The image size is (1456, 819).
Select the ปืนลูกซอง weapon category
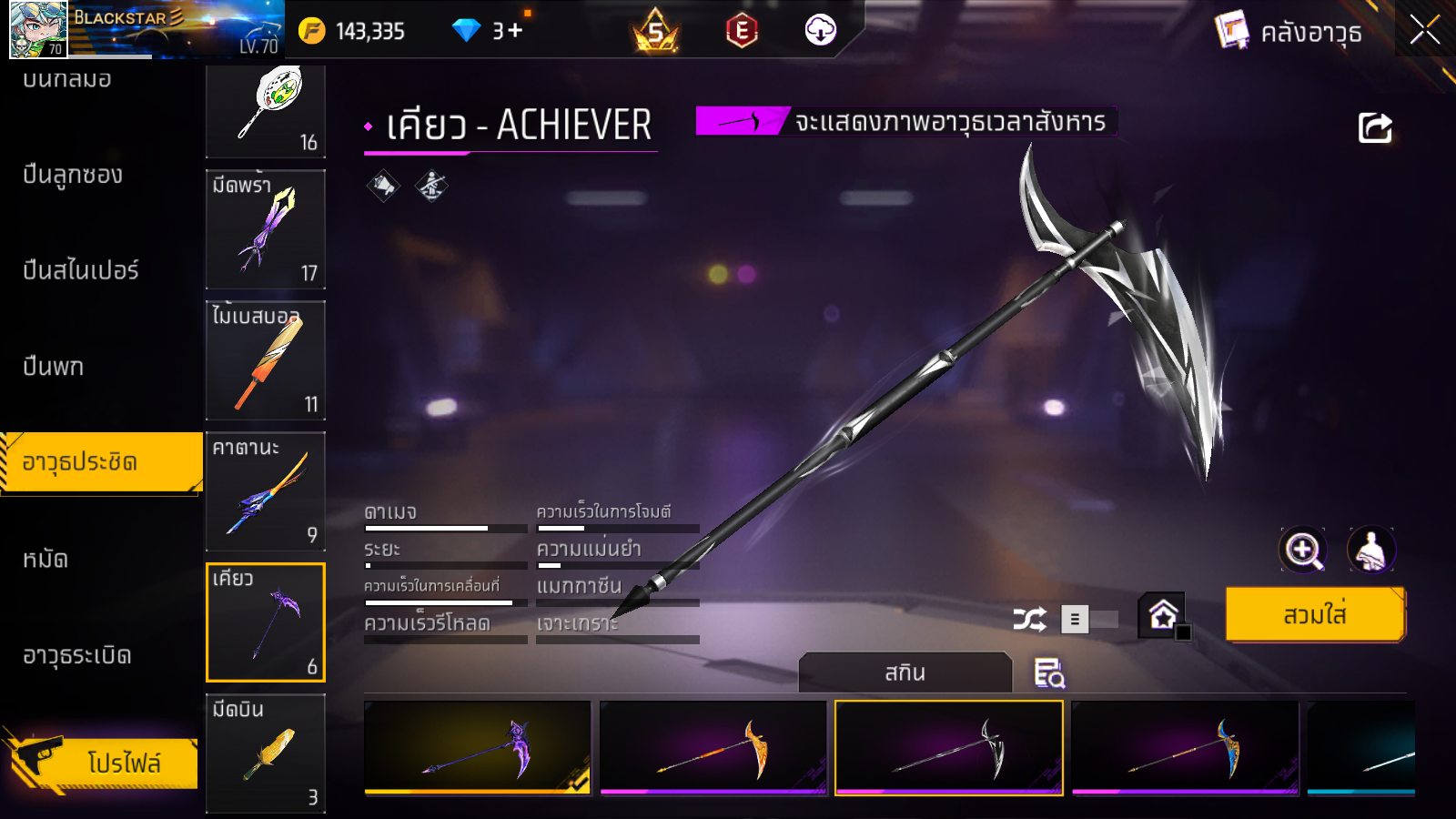(73, 175)
